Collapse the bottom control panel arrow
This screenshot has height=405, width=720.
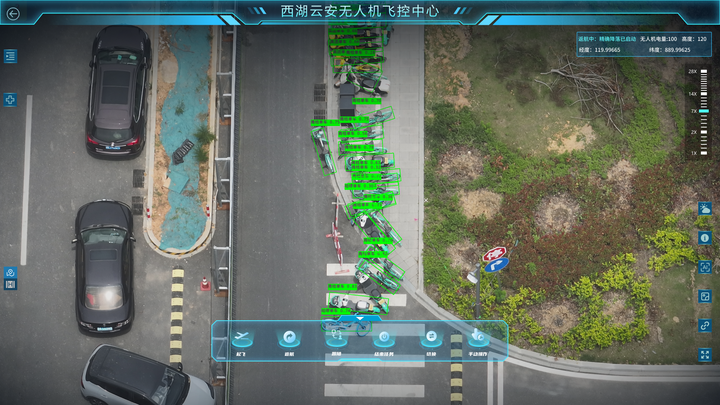coord(360,319)
